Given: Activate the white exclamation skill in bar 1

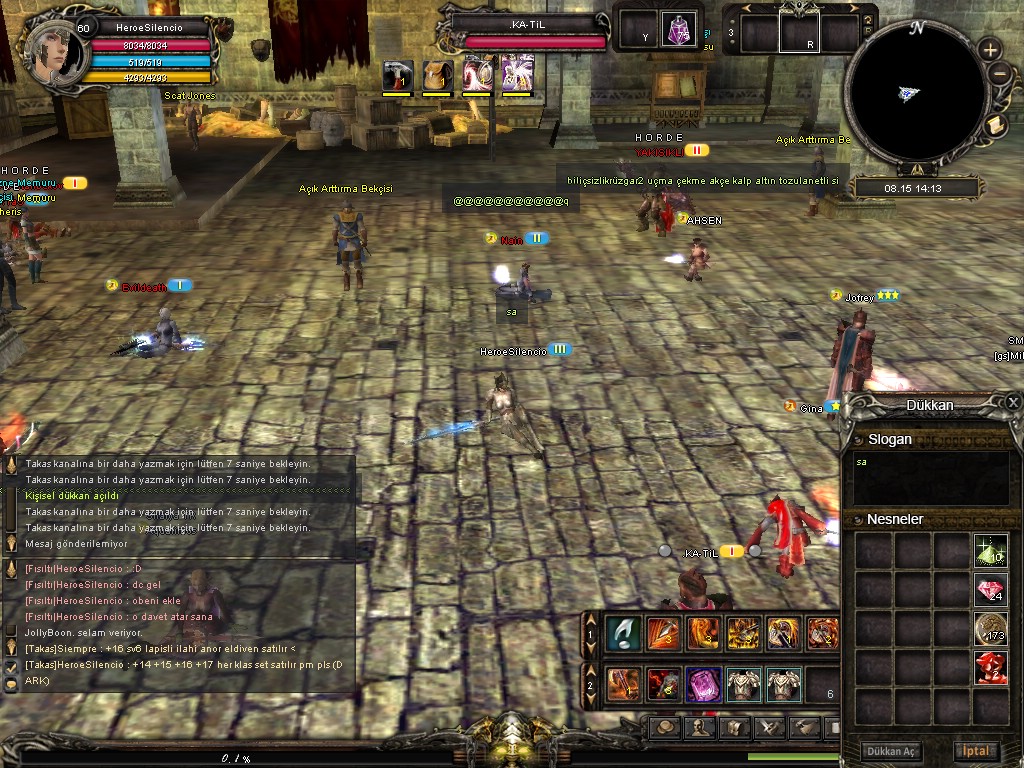Looking at the screenshot, I should click(x=624, y=633).
